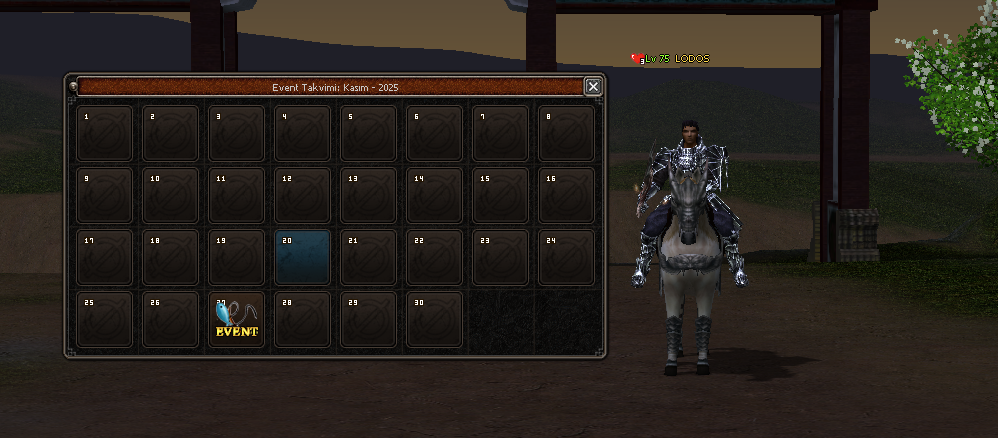Select day 5 in the calendar
Image resolution: width=998 pixels, height=438 pixels.
point(369,133)
